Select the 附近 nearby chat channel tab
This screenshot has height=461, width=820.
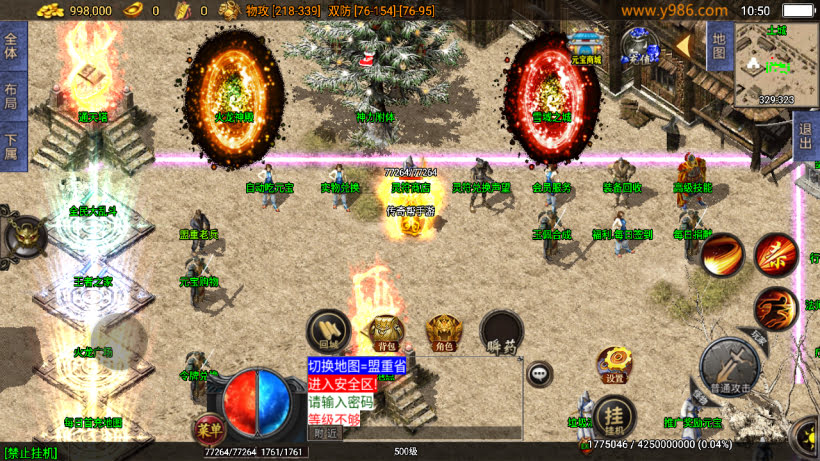325,433
